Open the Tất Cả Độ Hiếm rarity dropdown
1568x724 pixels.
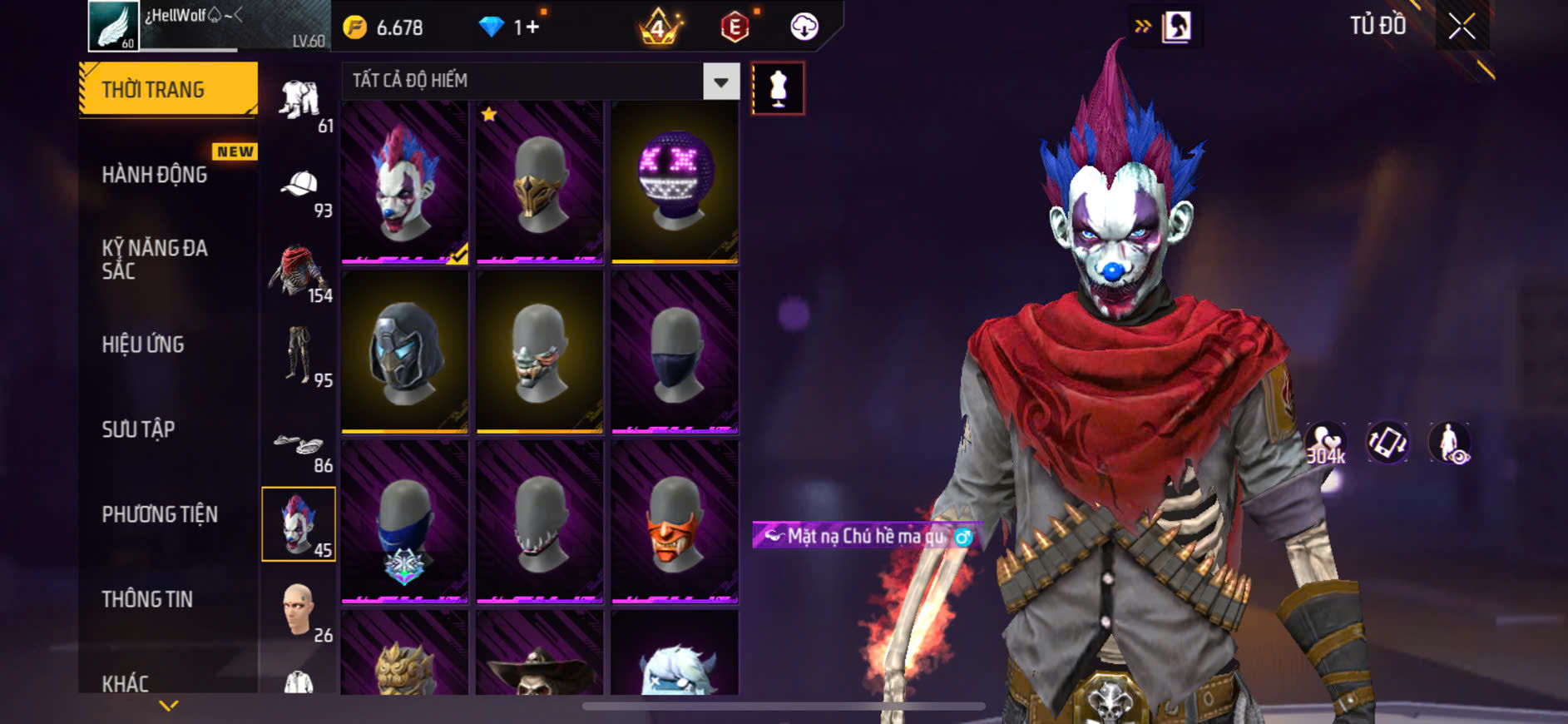720,82
